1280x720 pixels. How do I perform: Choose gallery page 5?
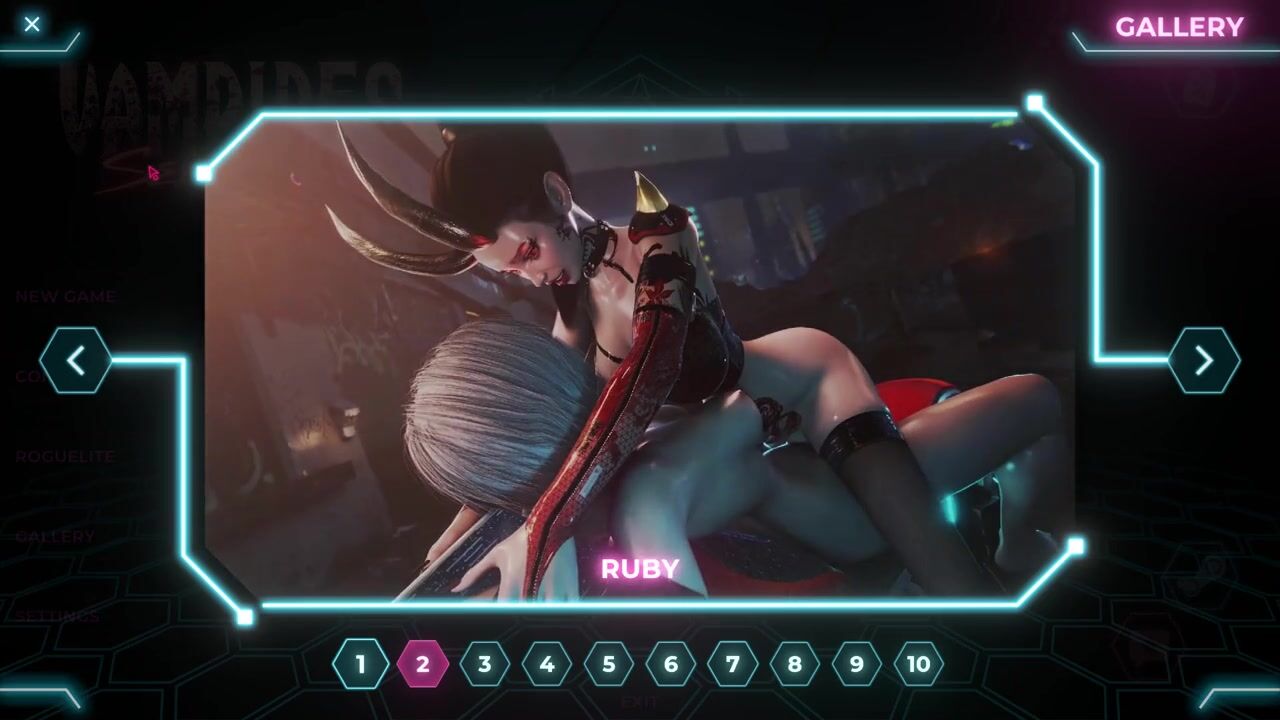(609, 664)
